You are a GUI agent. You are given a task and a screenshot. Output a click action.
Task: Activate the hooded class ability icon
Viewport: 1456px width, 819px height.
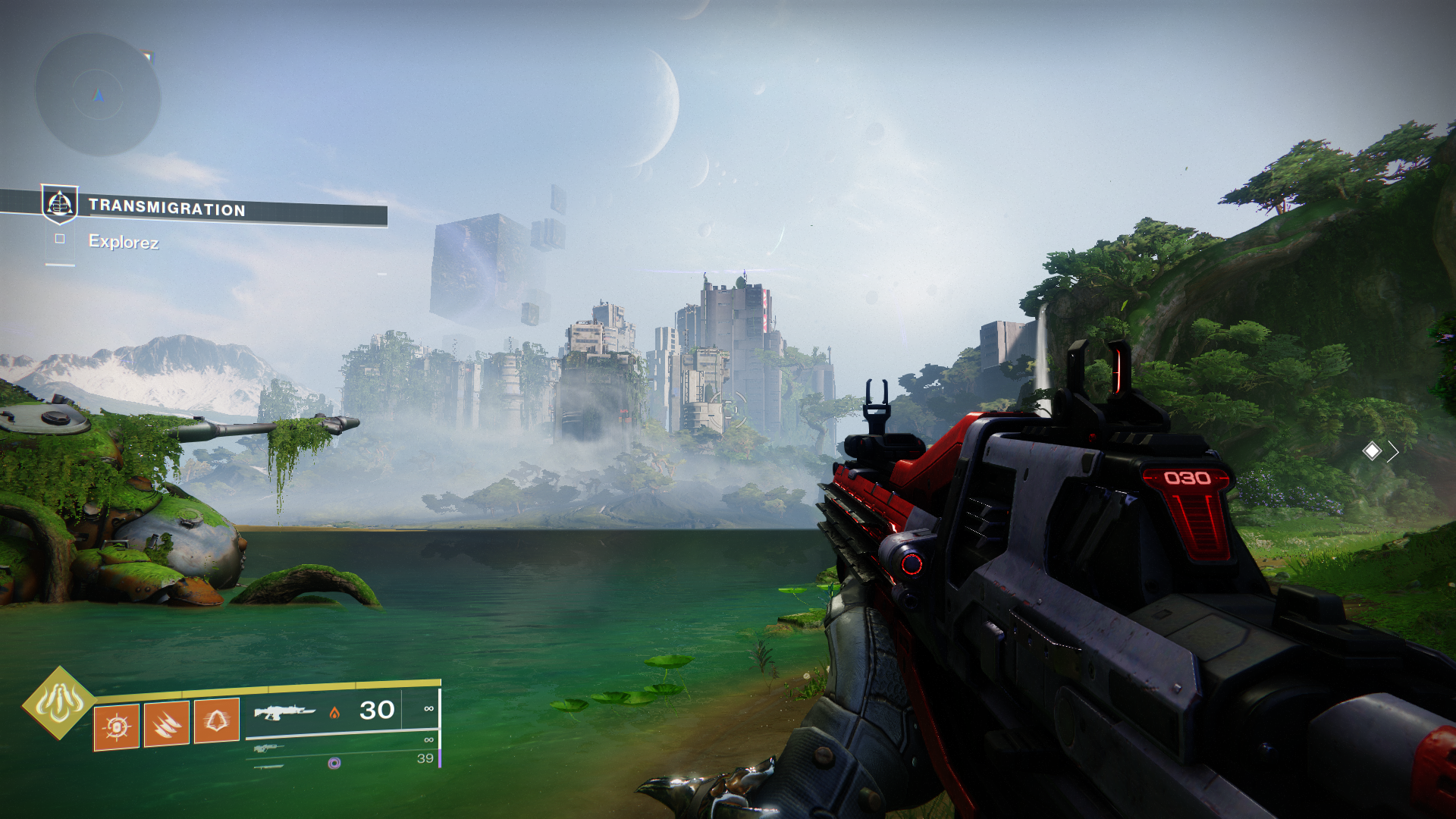coord(217,720)
